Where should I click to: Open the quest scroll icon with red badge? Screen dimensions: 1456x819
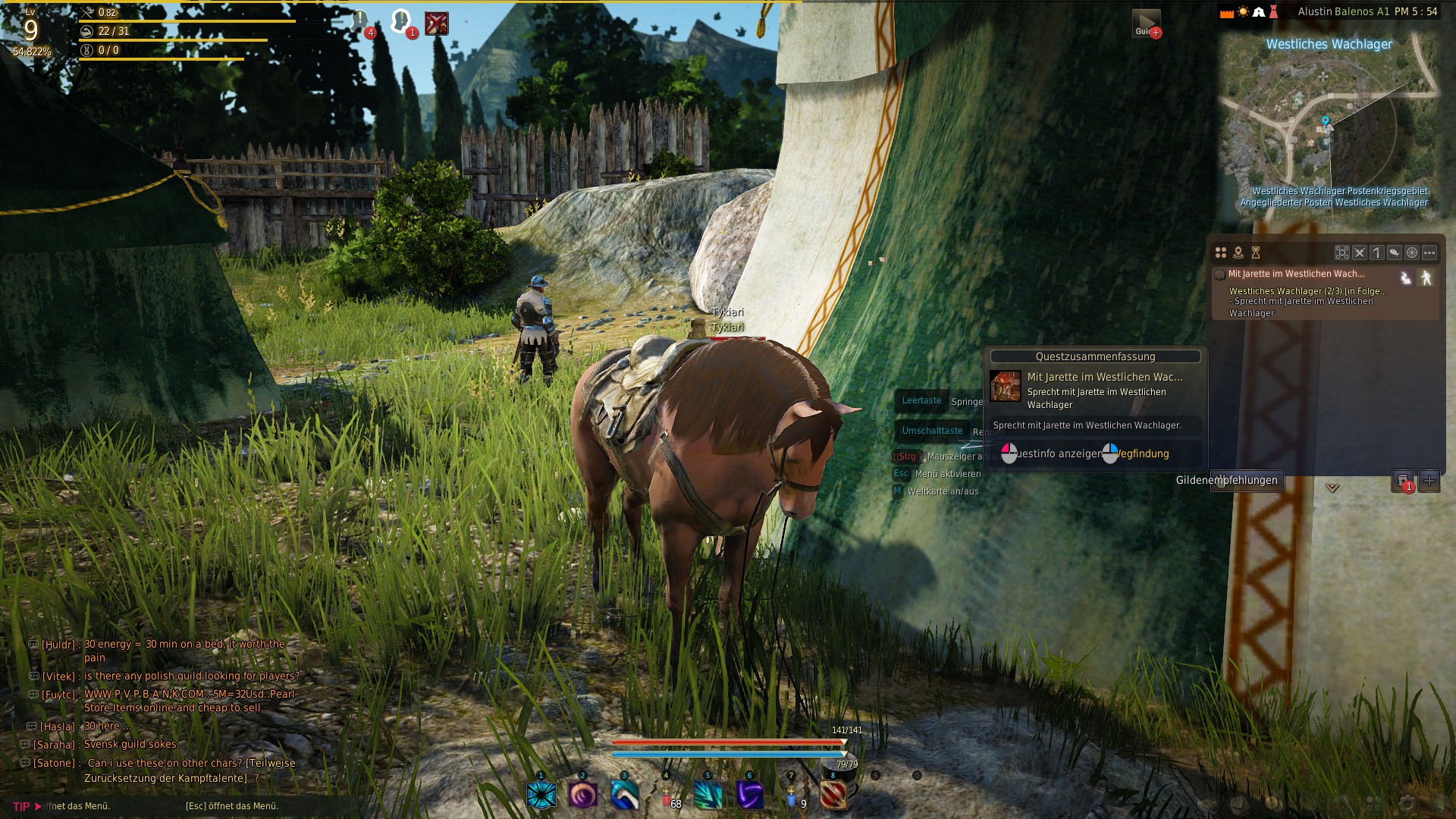click(1403, 480)
